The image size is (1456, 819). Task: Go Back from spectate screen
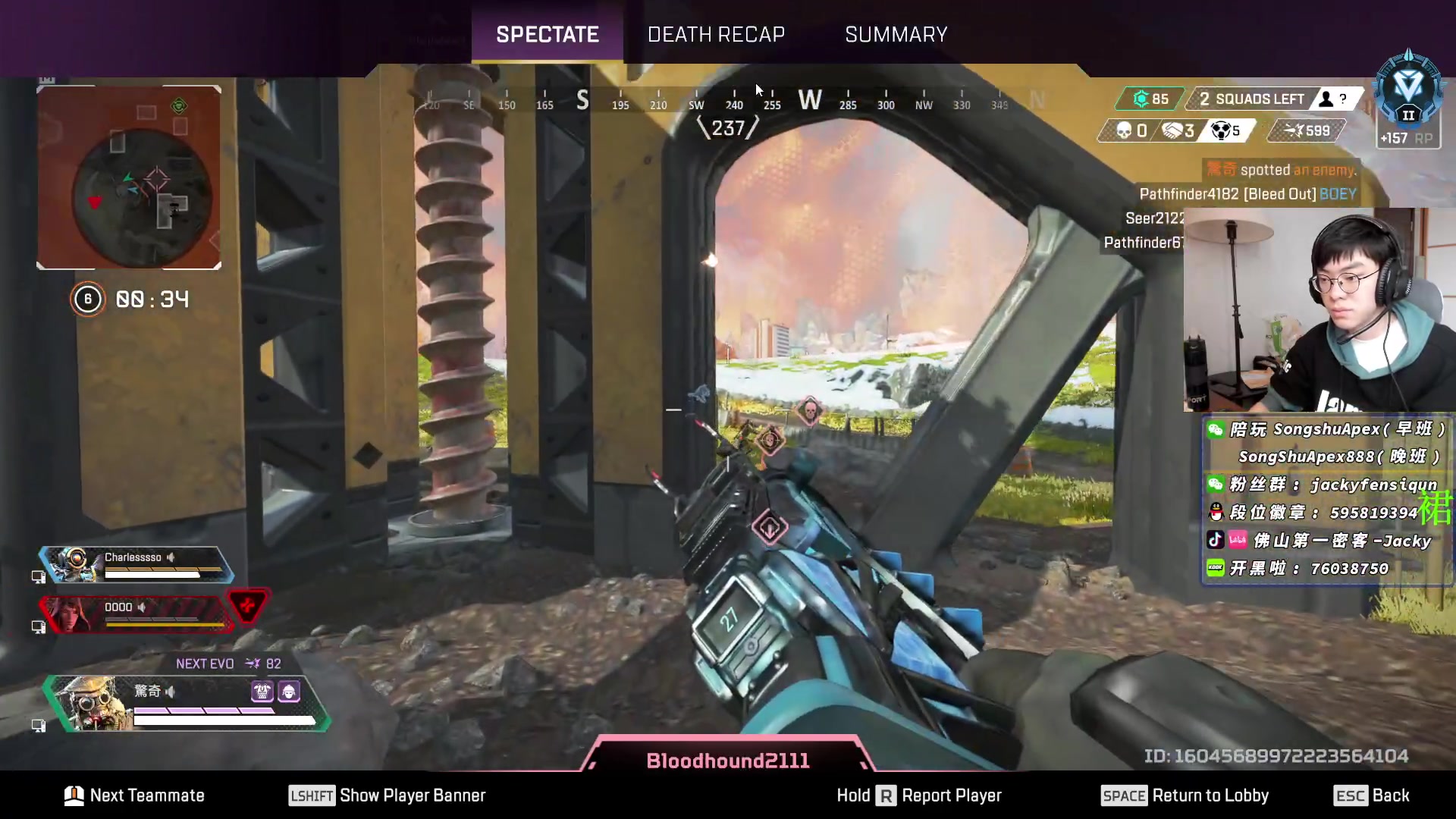pos(1372,795)
